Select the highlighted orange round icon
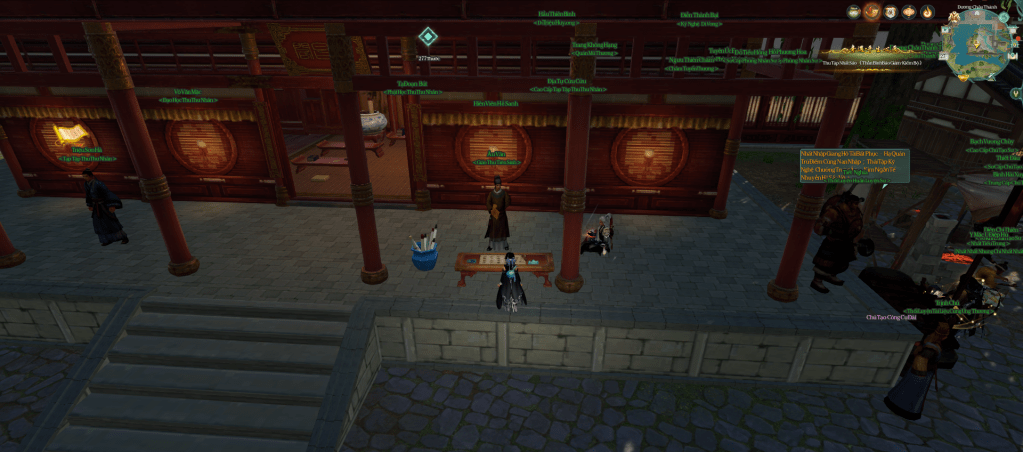1023x452 pixels. 872,13
